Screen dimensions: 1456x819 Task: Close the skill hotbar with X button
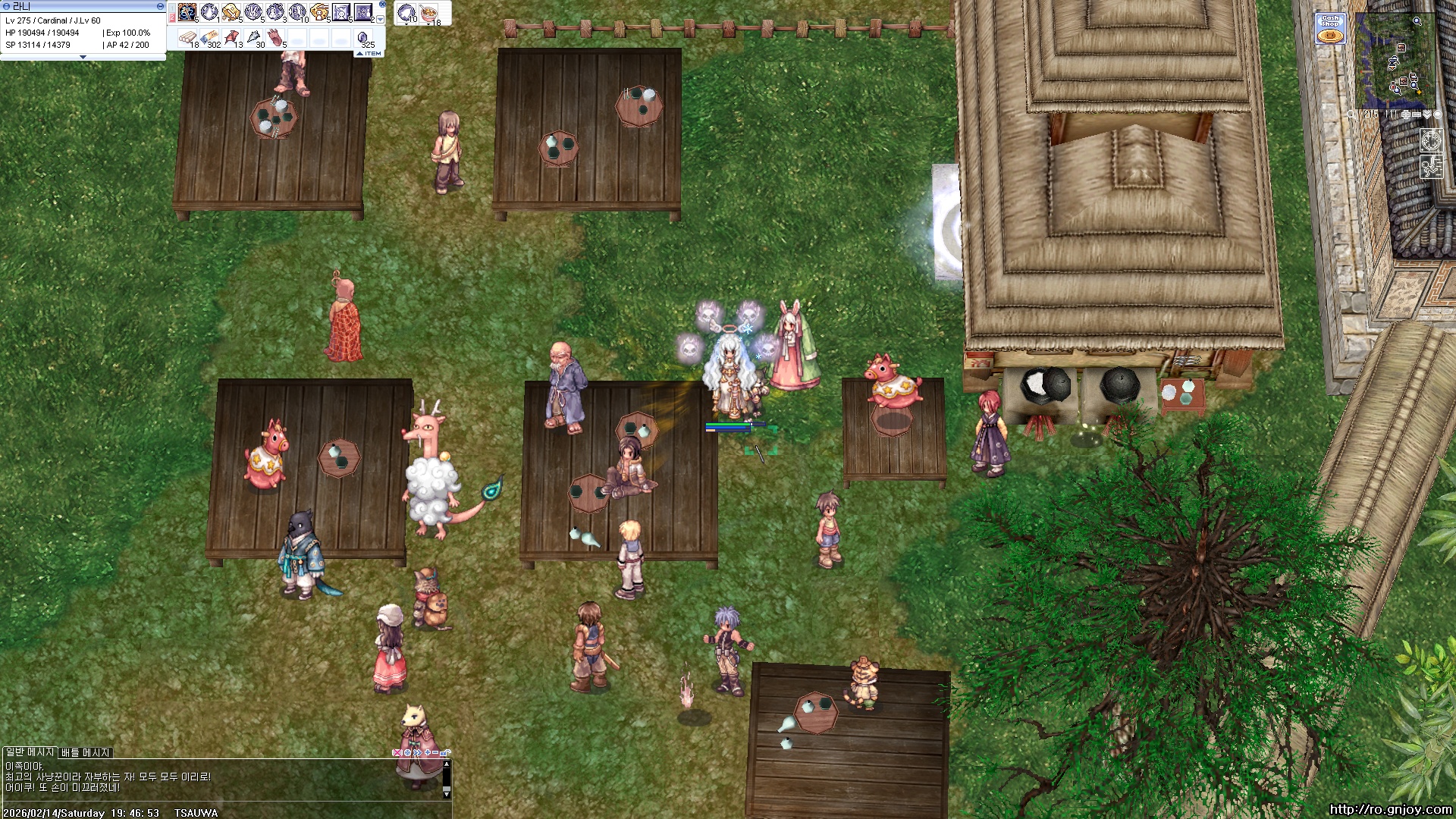[381, 5]
